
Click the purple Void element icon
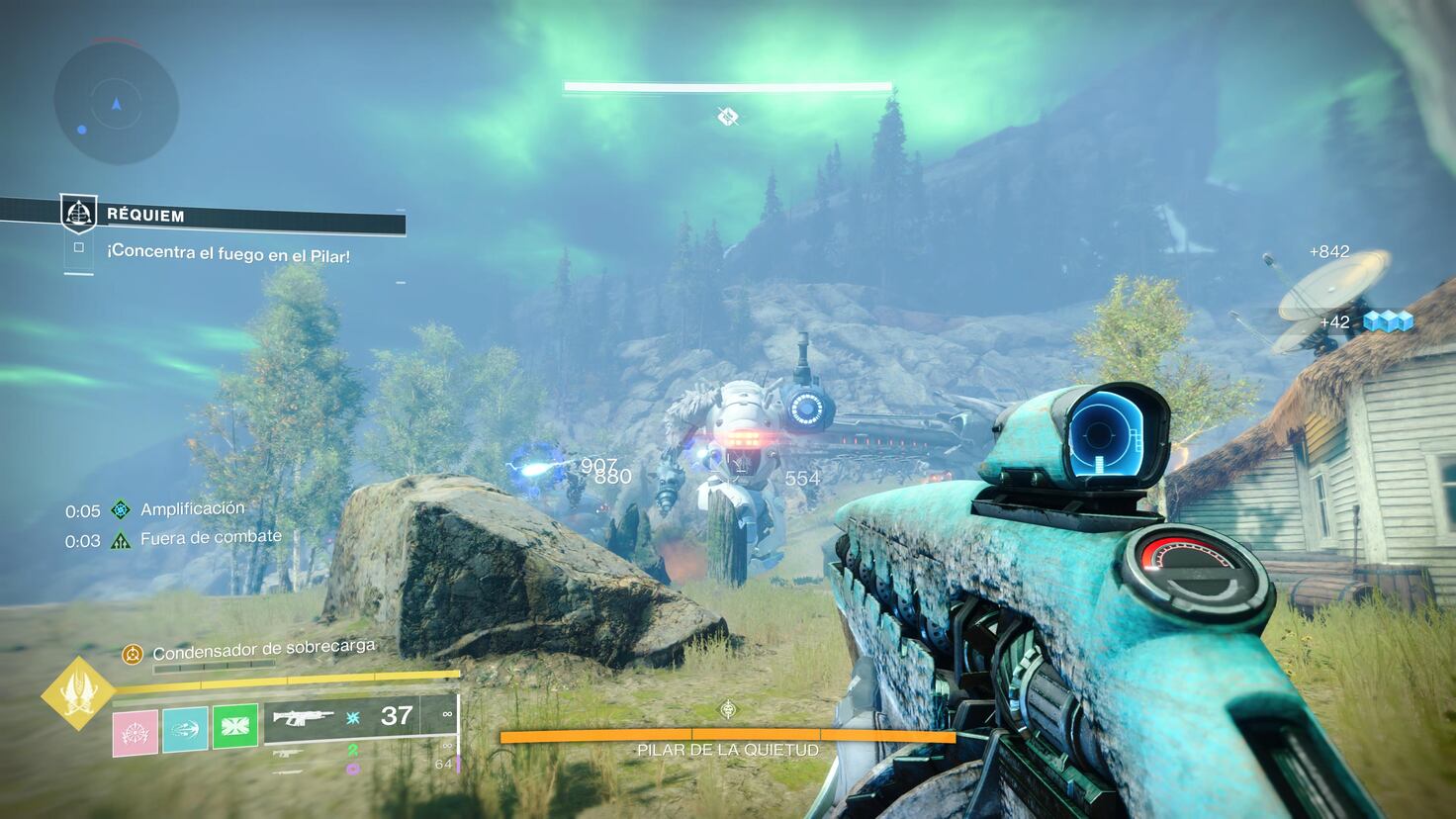(352, 768)
